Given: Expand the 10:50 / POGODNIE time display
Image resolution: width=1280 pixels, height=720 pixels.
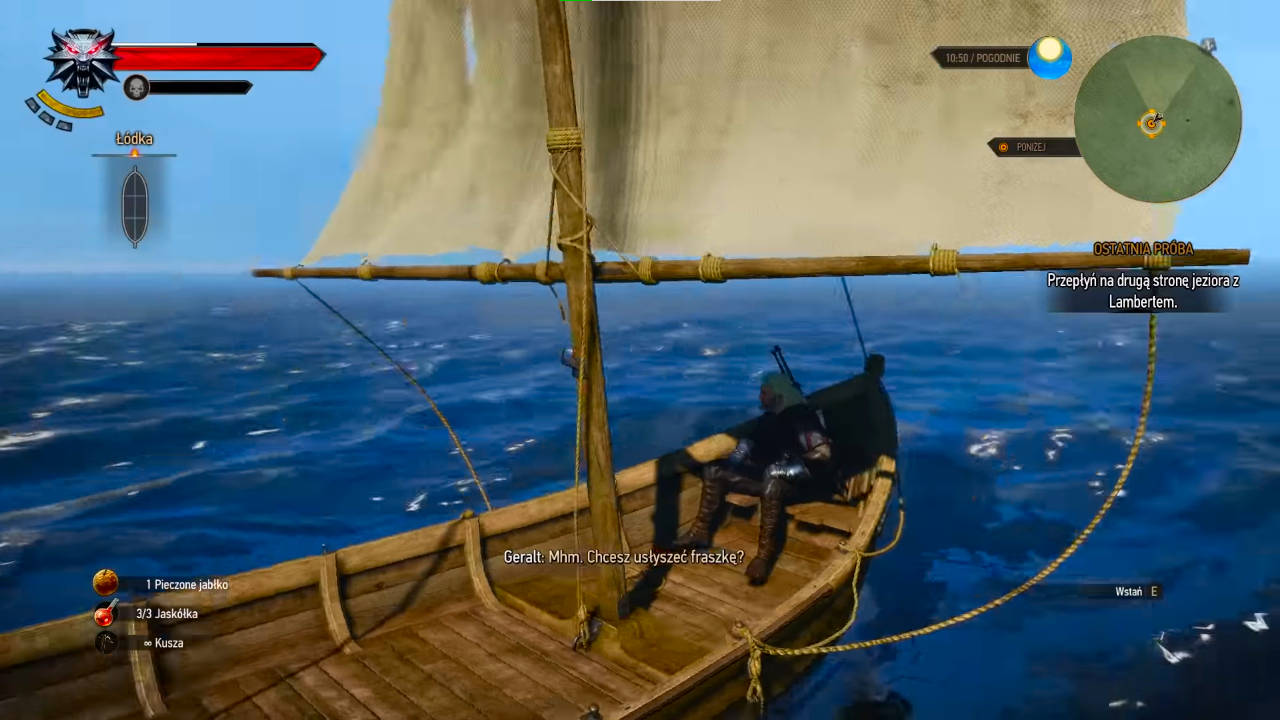Looking at the screenshot, I should [982, 58].
